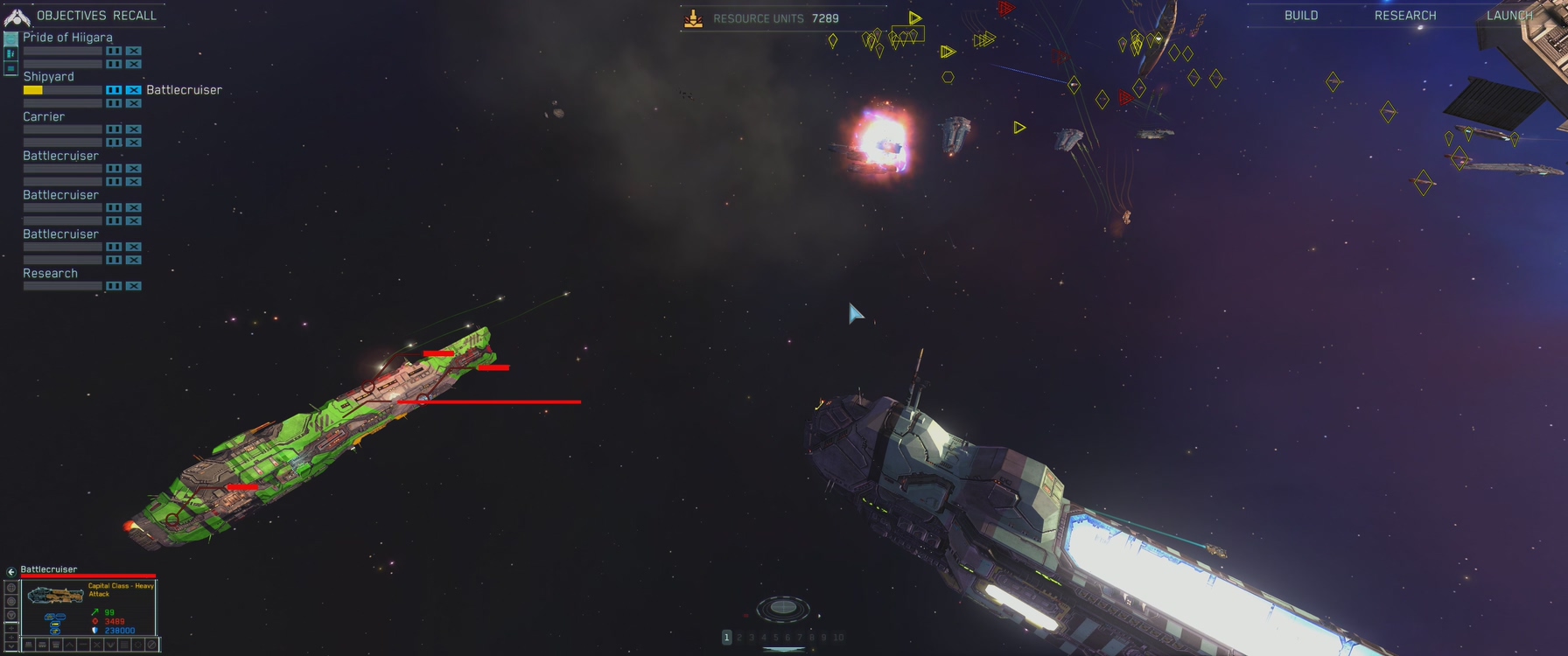Open the Build menu

click(x=1300, y=16)
